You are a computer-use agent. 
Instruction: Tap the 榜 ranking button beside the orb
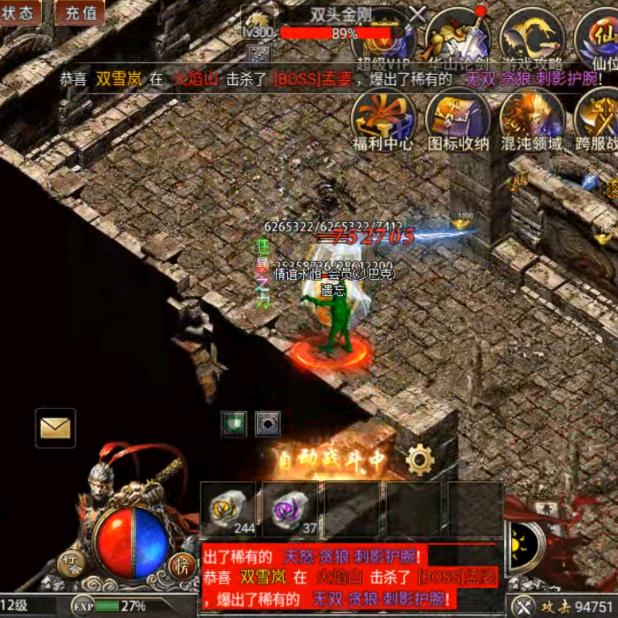point(181,565)
